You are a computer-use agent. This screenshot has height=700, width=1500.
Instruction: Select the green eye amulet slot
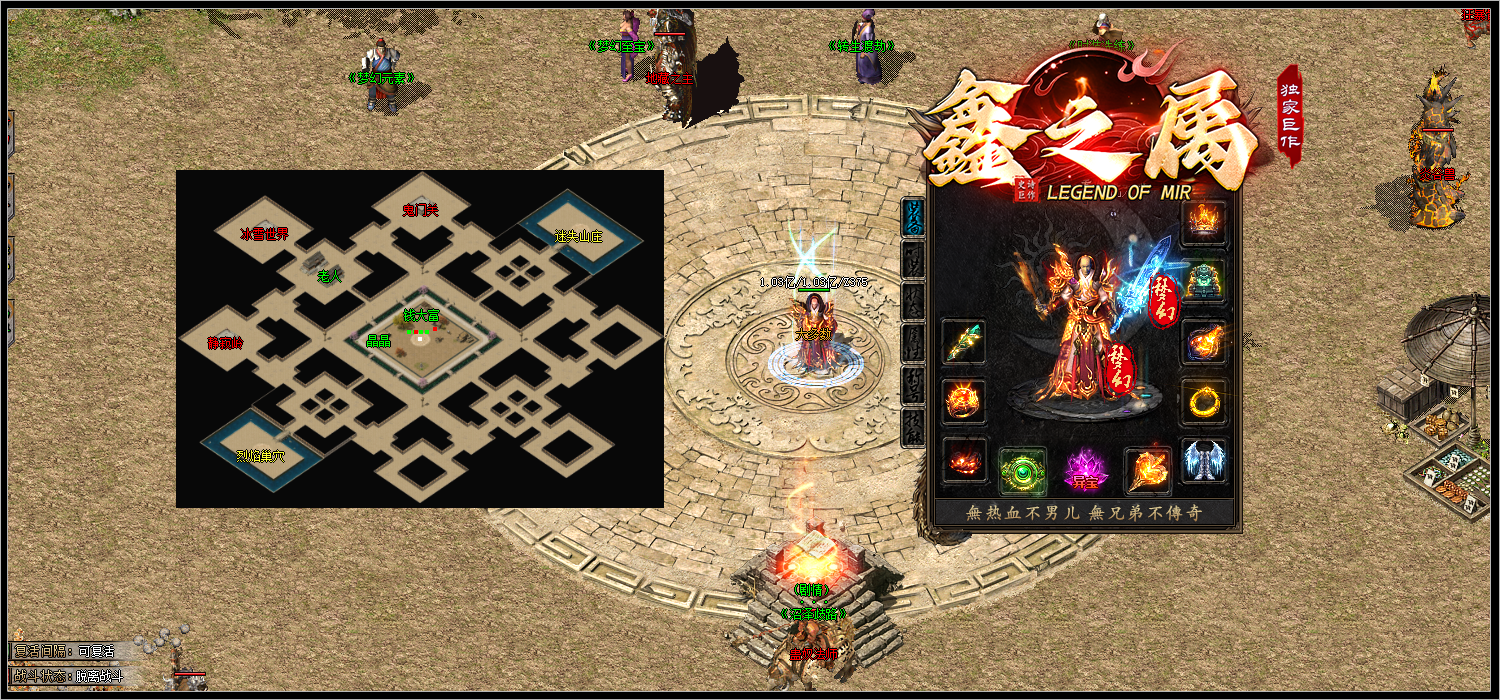coord(1023,471)
